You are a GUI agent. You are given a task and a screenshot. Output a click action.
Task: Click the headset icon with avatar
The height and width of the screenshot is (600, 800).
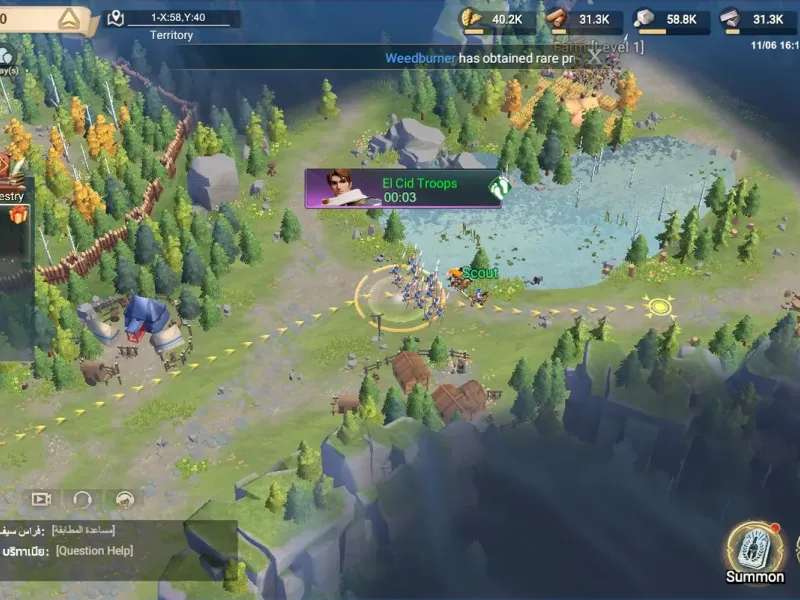(125, 499)
